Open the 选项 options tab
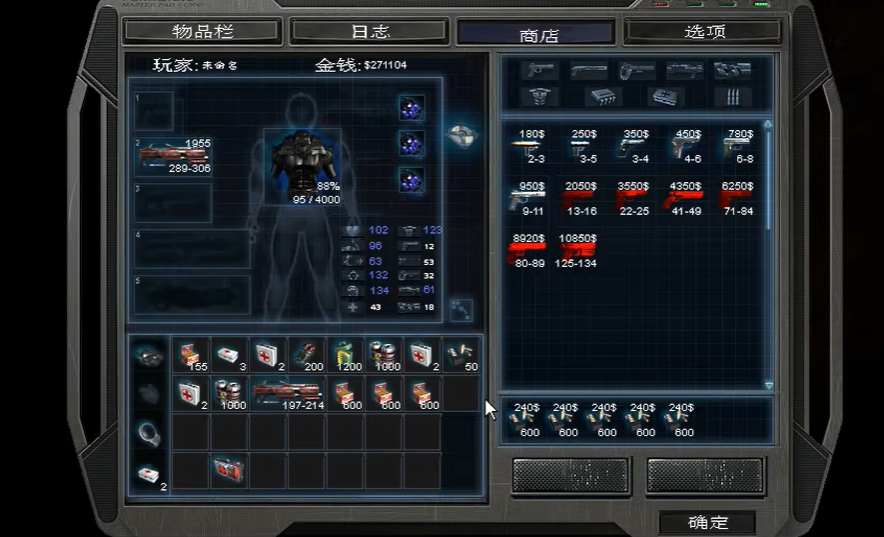This screenshot has height=537, width=884. pos(703,31)
